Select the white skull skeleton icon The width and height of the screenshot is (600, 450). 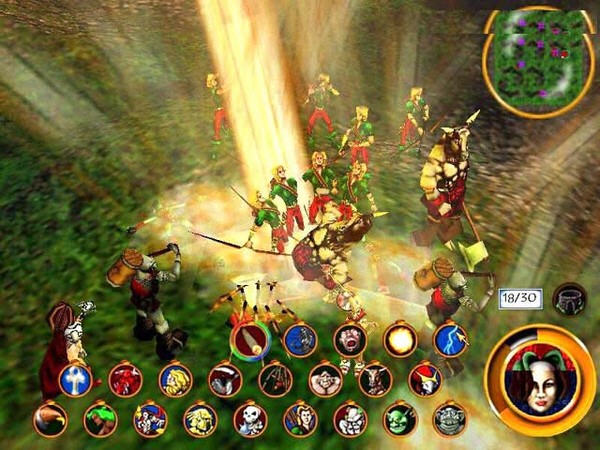[250, 420]
